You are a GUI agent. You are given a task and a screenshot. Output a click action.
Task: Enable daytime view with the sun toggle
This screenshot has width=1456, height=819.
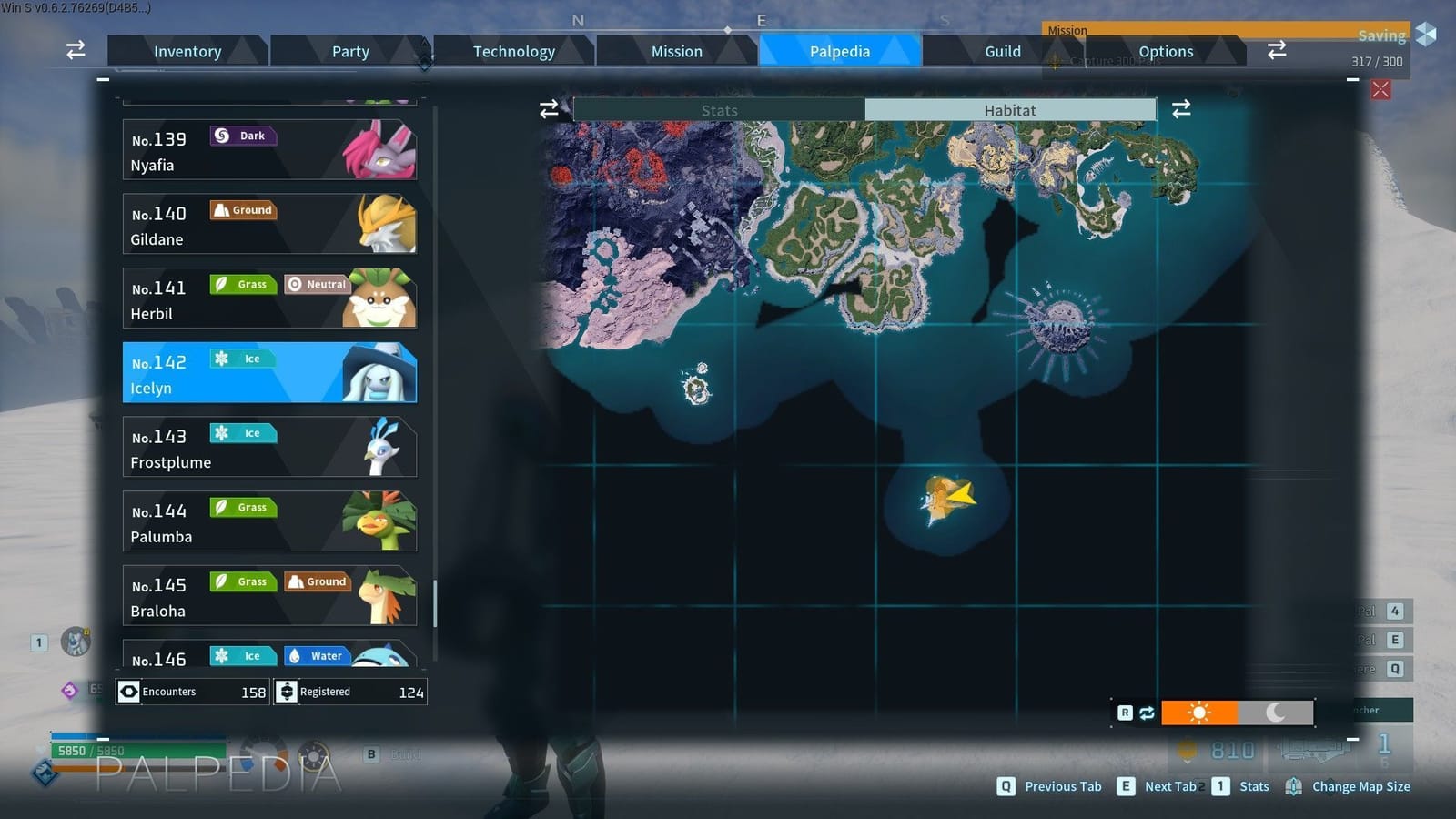1201,713
